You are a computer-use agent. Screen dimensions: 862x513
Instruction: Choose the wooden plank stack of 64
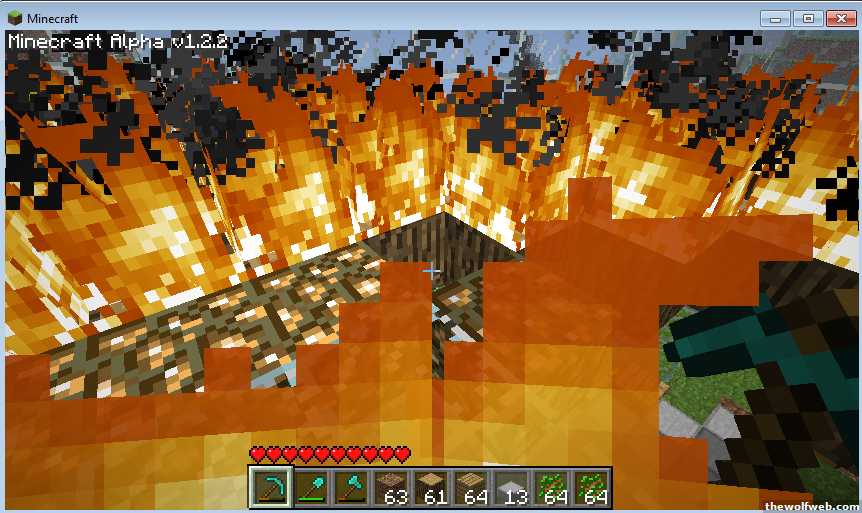pyautogui.click(x=471, y=488)
